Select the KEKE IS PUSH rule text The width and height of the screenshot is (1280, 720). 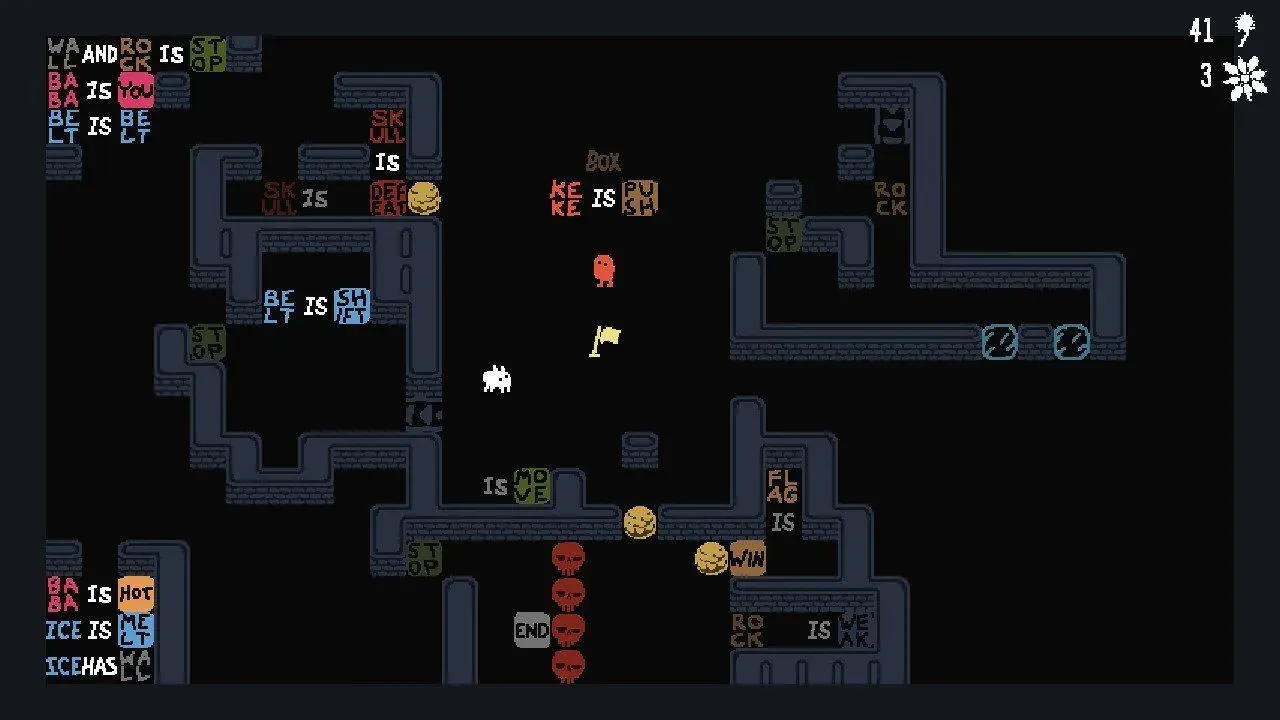tap(601, 199)
